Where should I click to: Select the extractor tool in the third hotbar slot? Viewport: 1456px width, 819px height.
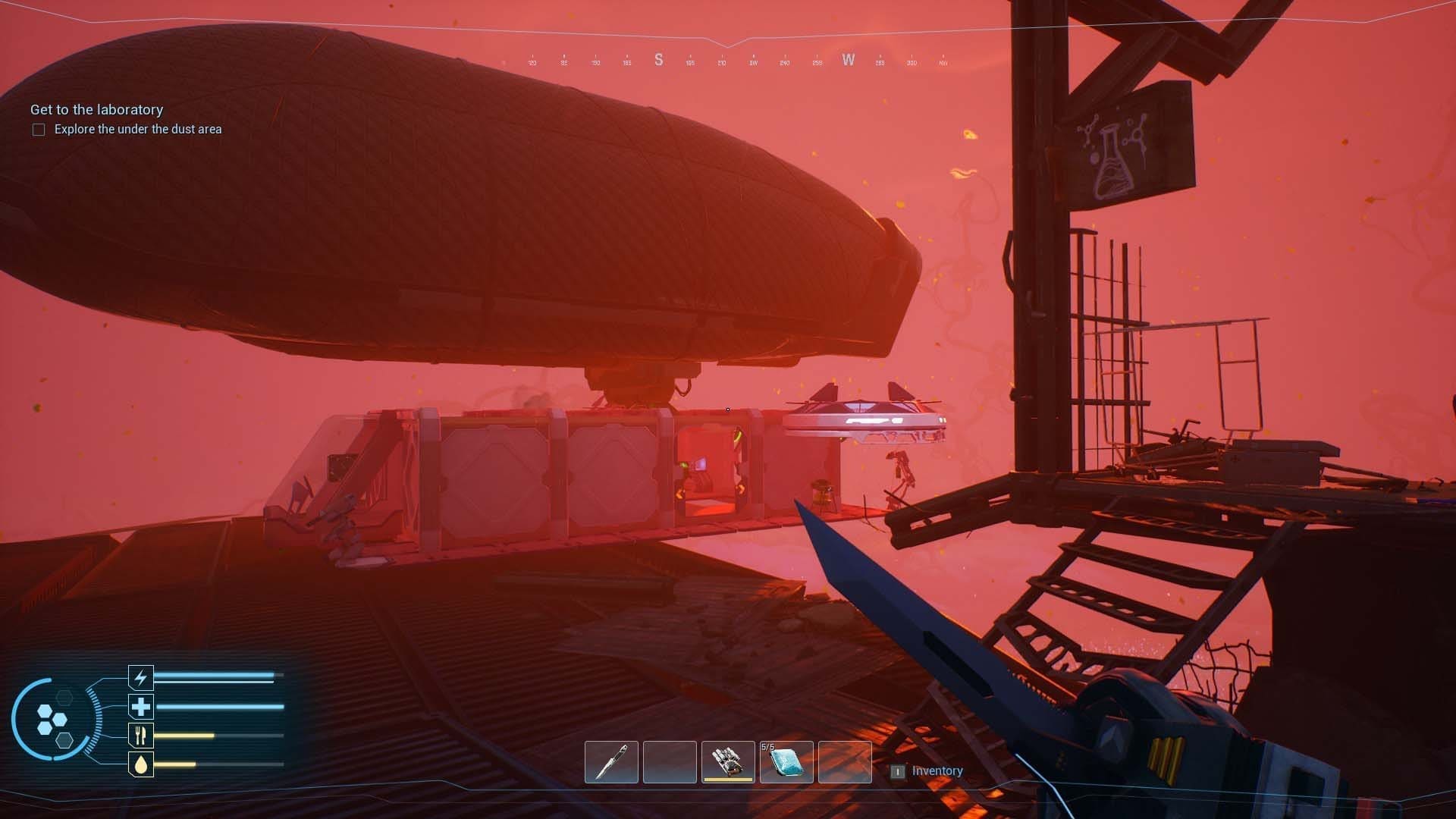[728, 762]
